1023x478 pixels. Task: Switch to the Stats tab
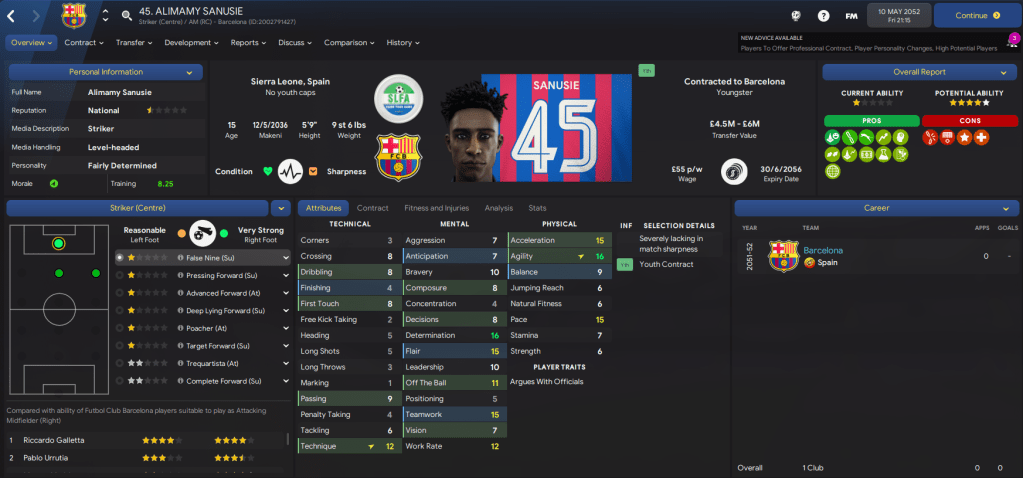click(537, 208)
